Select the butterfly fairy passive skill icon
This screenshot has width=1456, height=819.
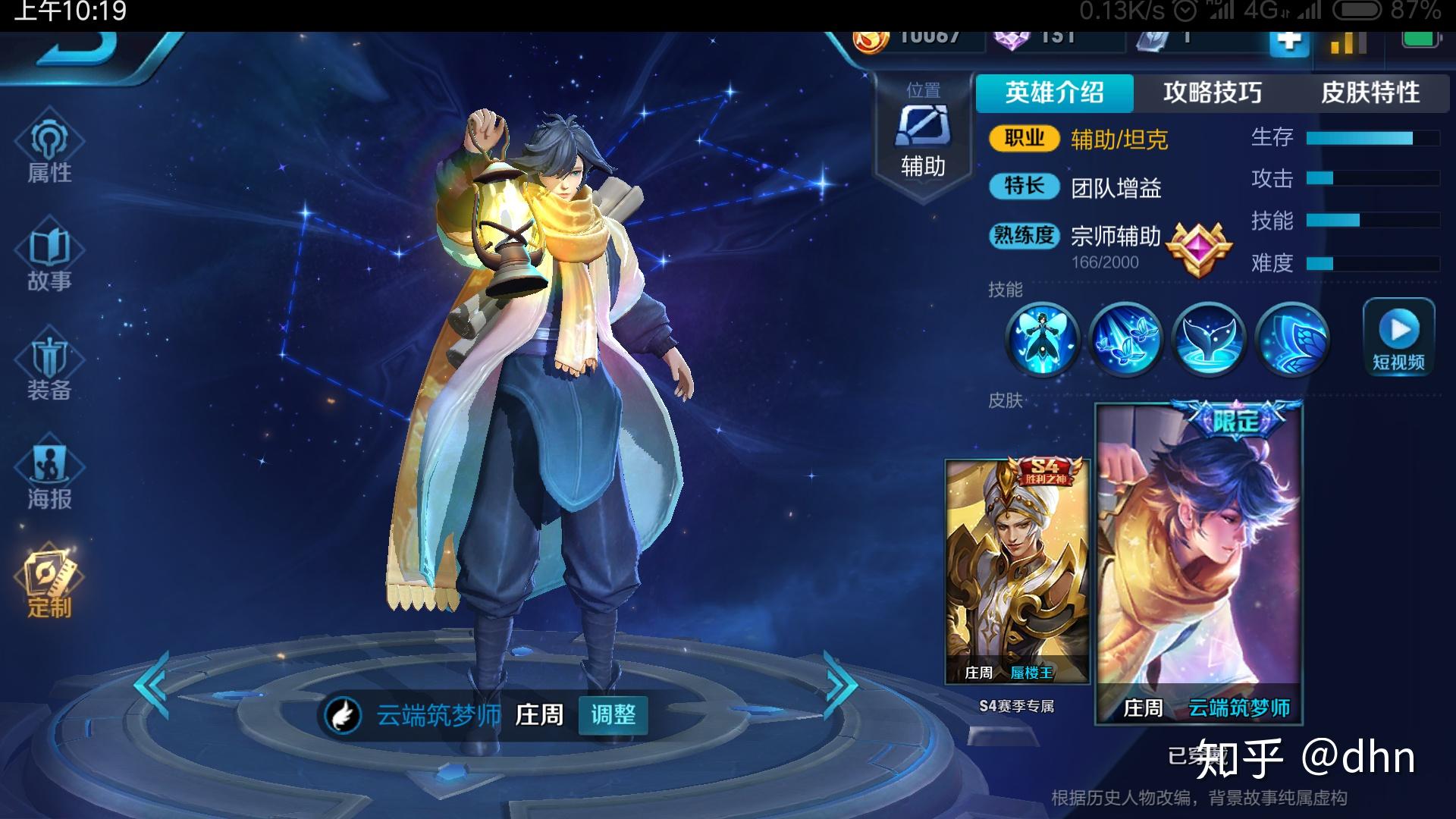click(1042, 340)
